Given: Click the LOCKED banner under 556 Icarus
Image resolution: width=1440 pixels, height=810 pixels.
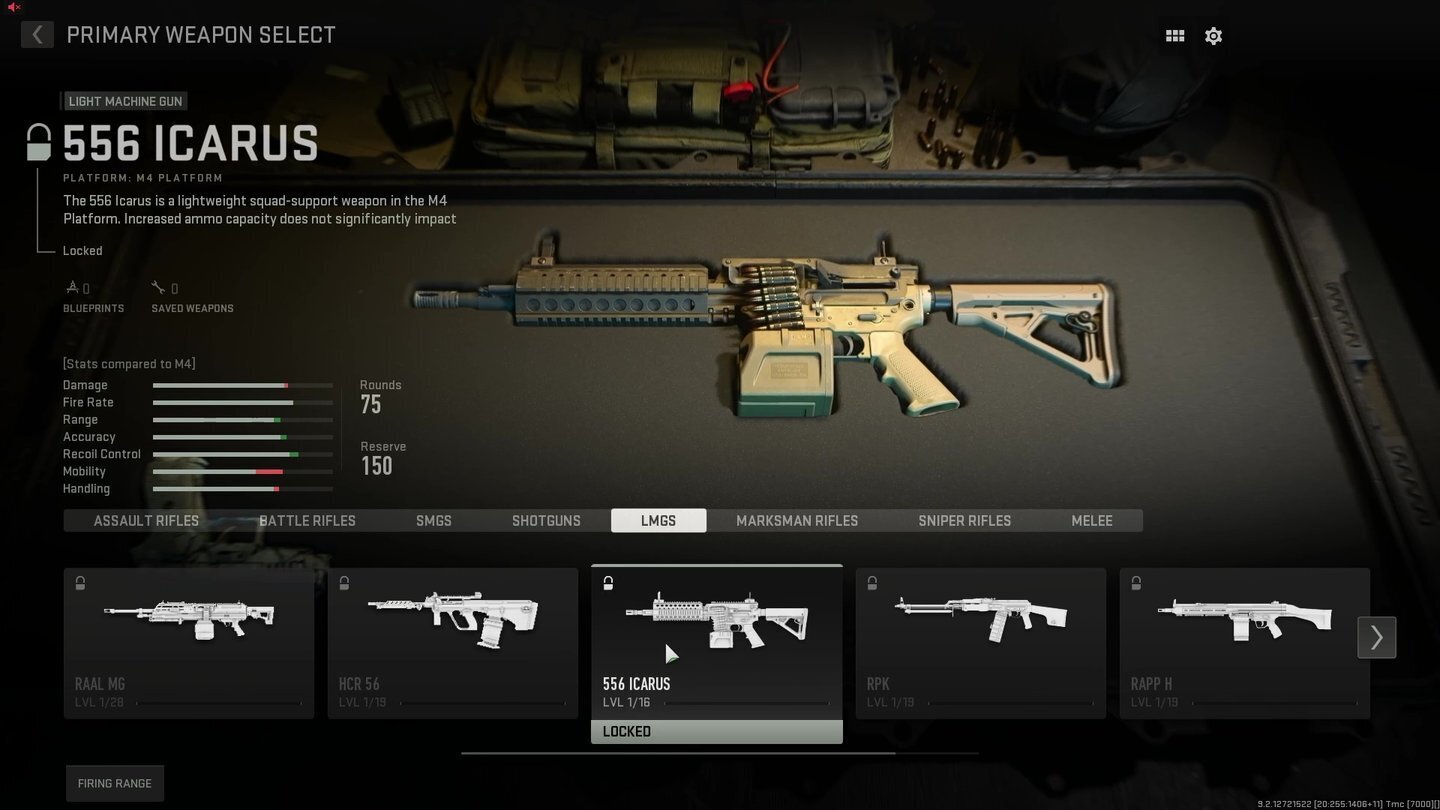Looking at the screenshot, I should coord(716,731).
